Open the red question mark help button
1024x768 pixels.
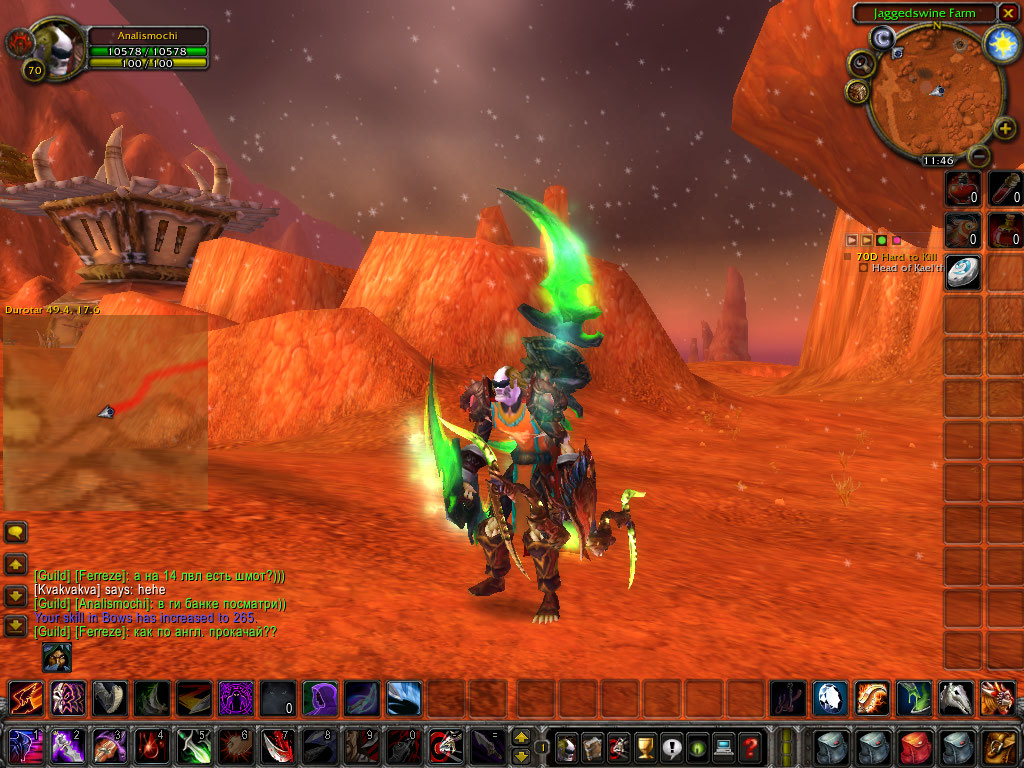click(750, 746)
